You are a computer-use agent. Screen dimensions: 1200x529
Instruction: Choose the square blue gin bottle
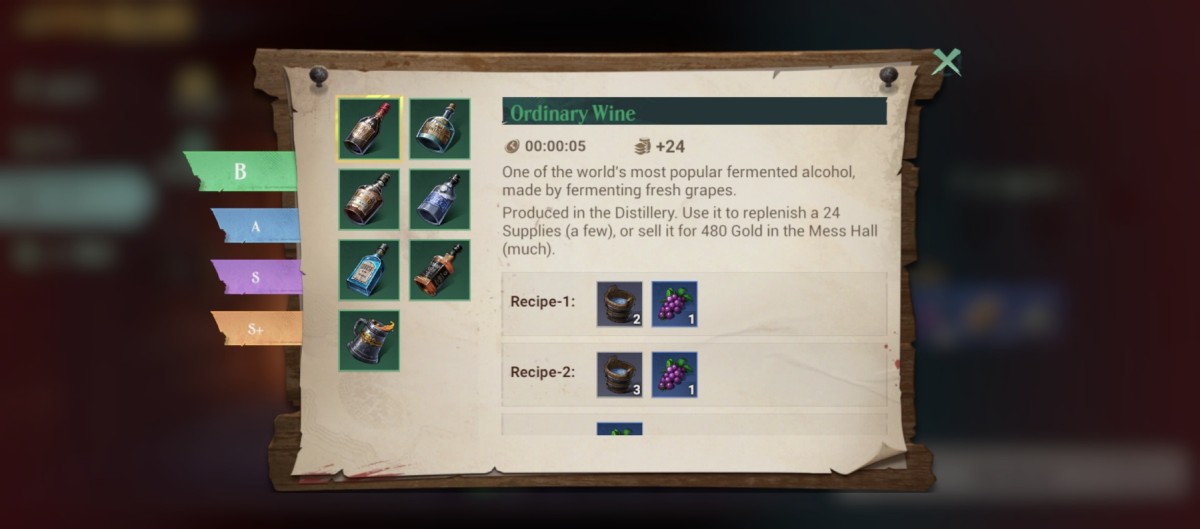(x=369, y=270)
